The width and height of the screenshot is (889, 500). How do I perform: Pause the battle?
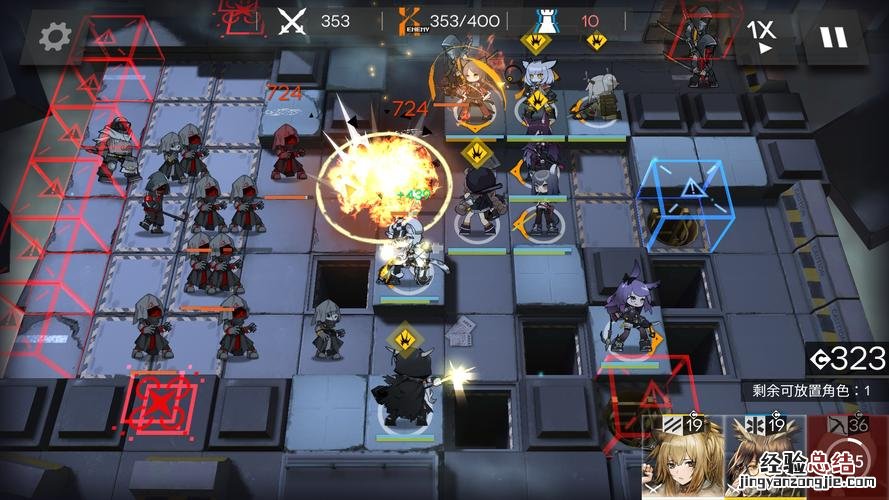[832, 37]
